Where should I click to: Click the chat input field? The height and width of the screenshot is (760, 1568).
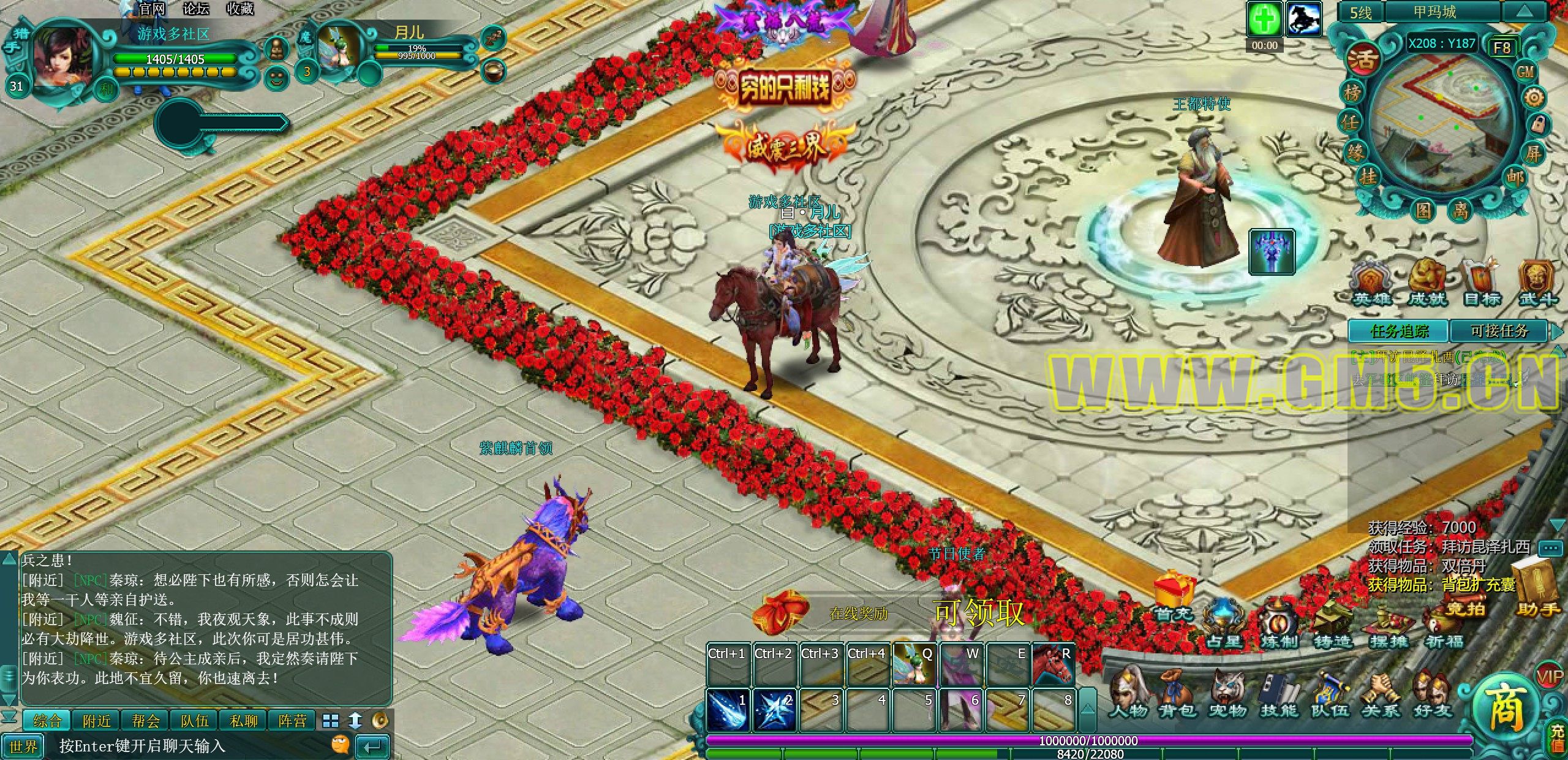[190, 746]
